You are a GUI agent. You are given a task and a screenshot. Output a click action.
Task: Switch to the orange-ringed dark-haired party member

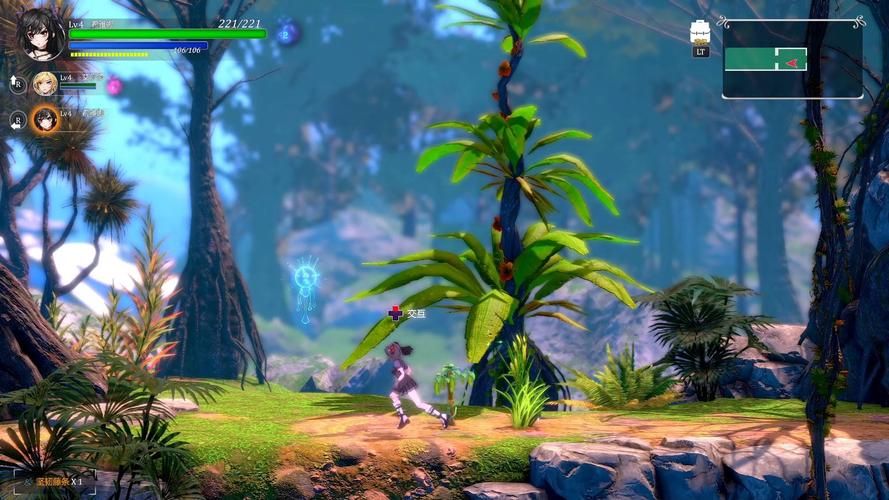click(45, 120)
